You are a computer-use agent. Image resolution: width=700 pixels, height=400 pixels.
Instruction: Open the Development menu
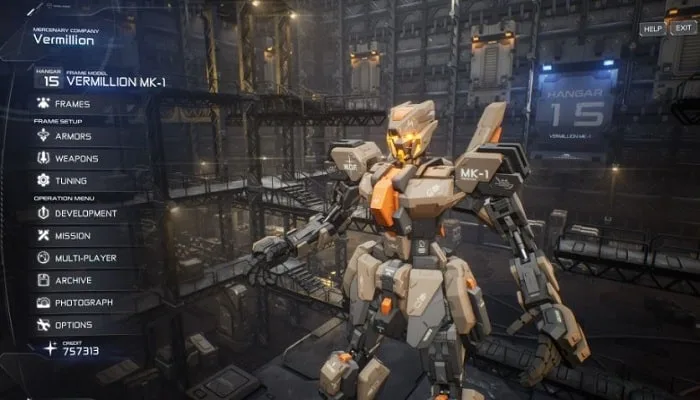[x=85, y=213]
